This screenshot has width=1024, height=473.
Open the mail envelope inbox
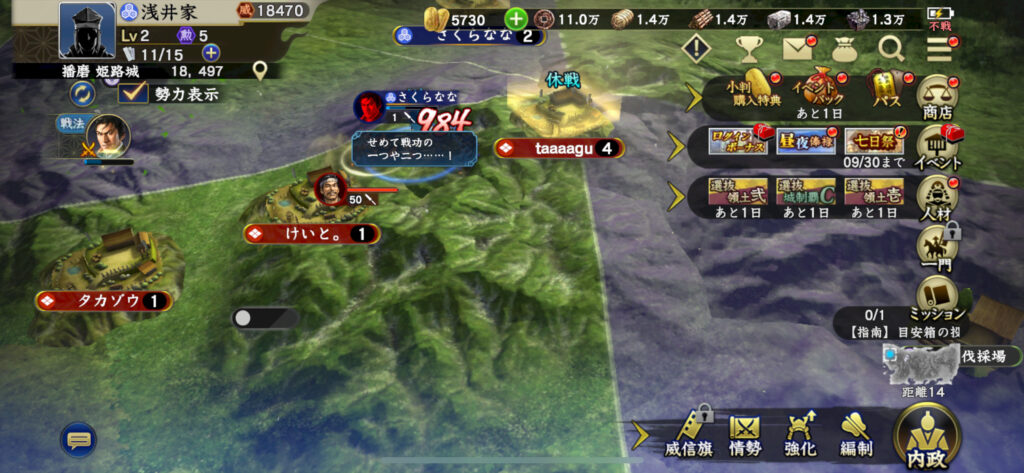pyautogui.click(x=798, y=47)
